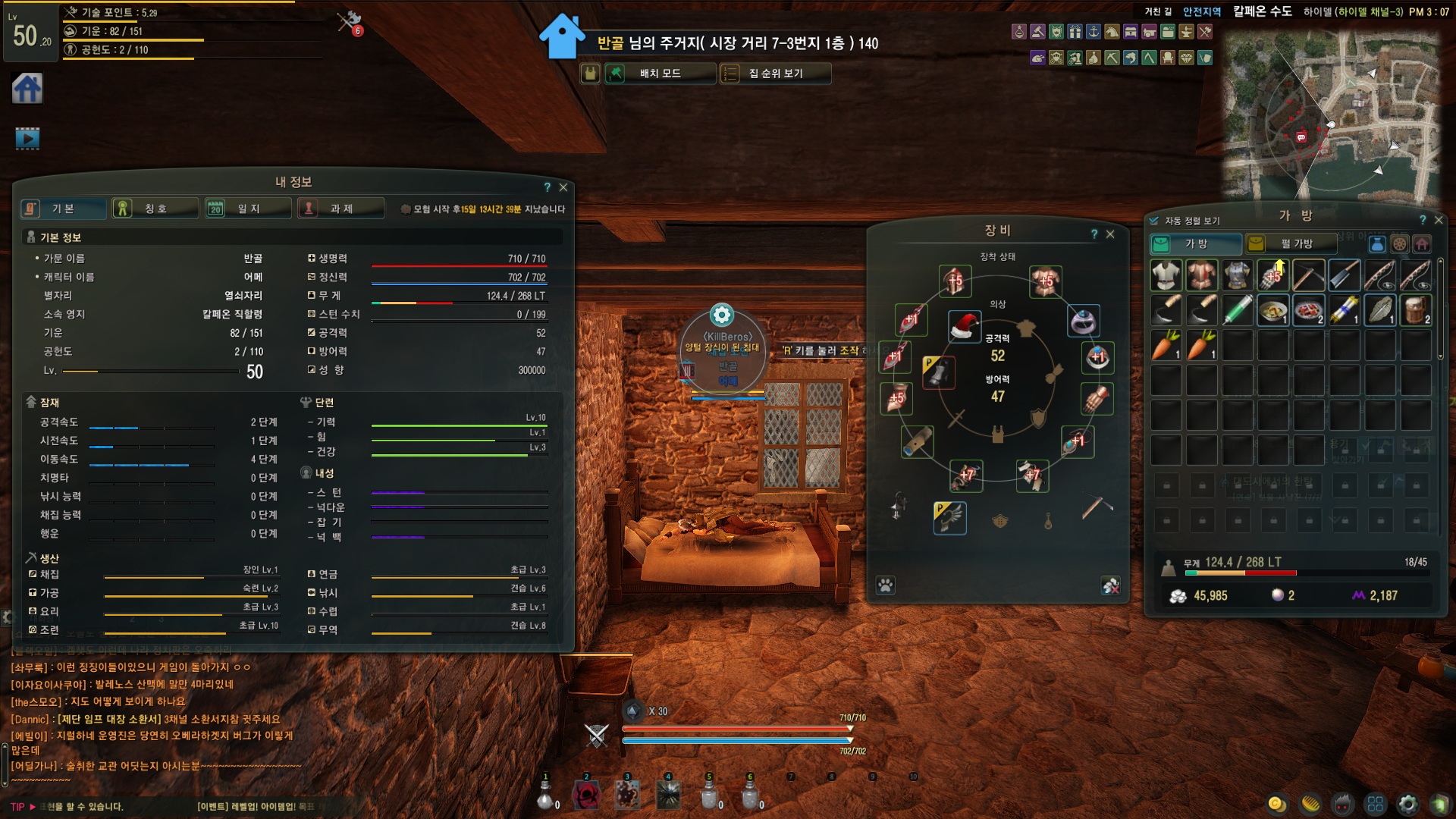
Task: Click the paw icon in the equipment window
Action: (885, 585)
